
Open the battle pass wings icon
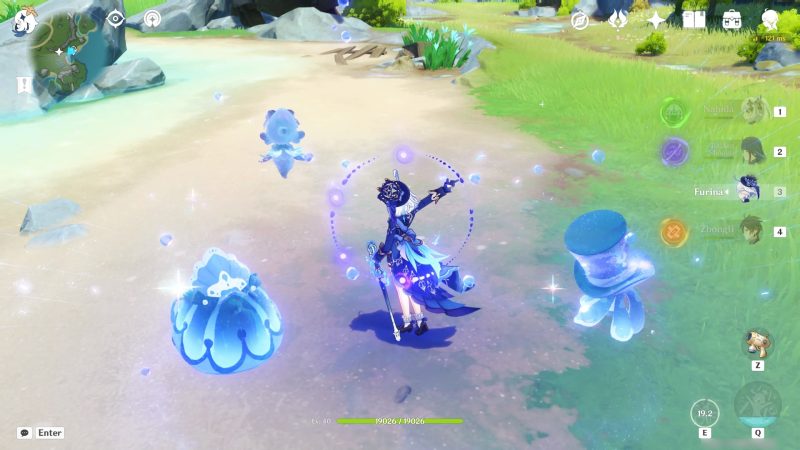click(618, 20)
